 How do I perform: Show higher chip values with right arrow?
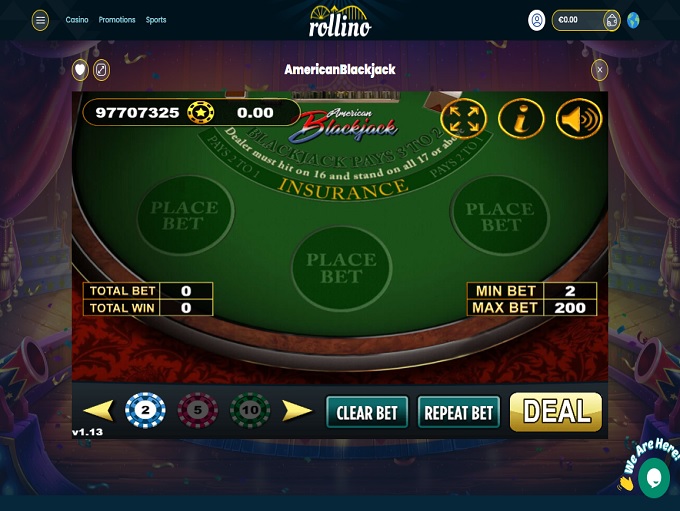click(297, 410)
